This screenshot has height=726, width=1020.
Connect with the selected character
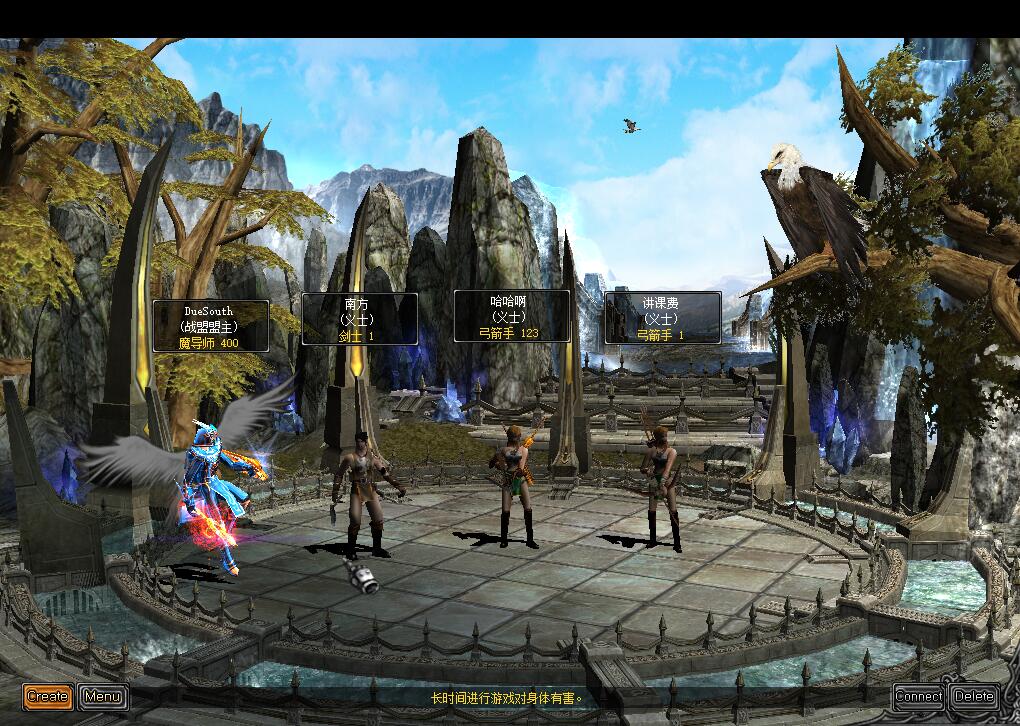[918, 696]
